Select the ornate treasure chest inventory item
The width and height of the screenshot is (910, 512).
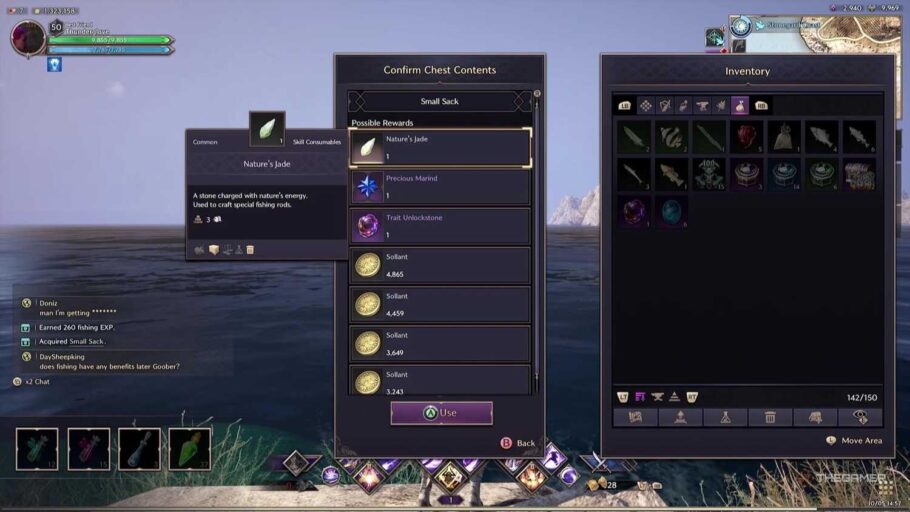[859, 174]
